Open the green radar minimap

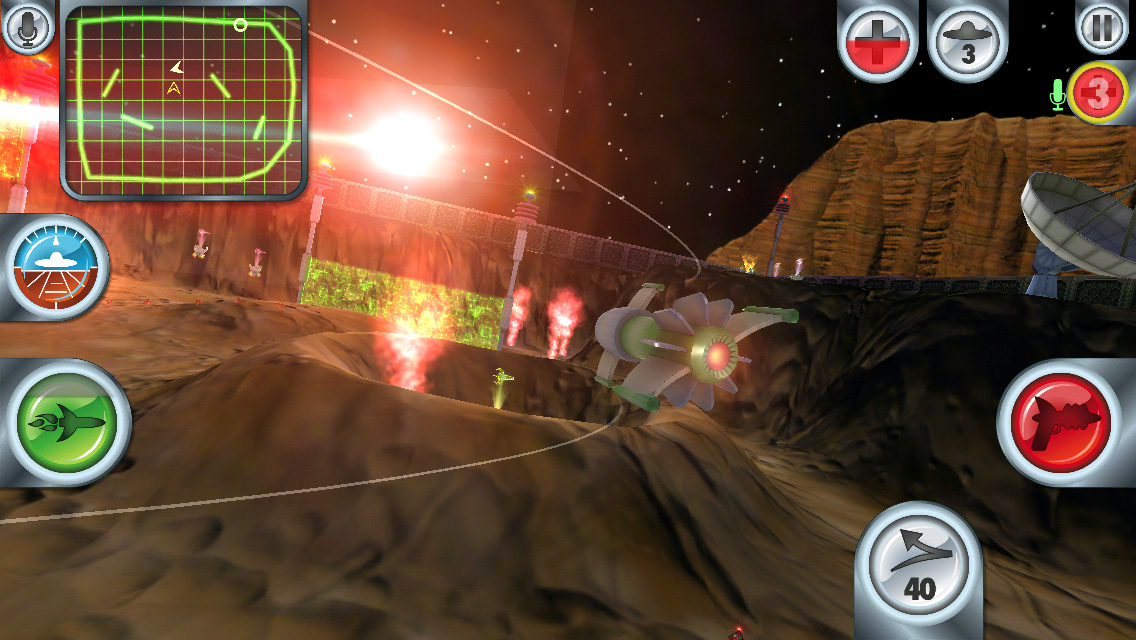tap(183, 102)
